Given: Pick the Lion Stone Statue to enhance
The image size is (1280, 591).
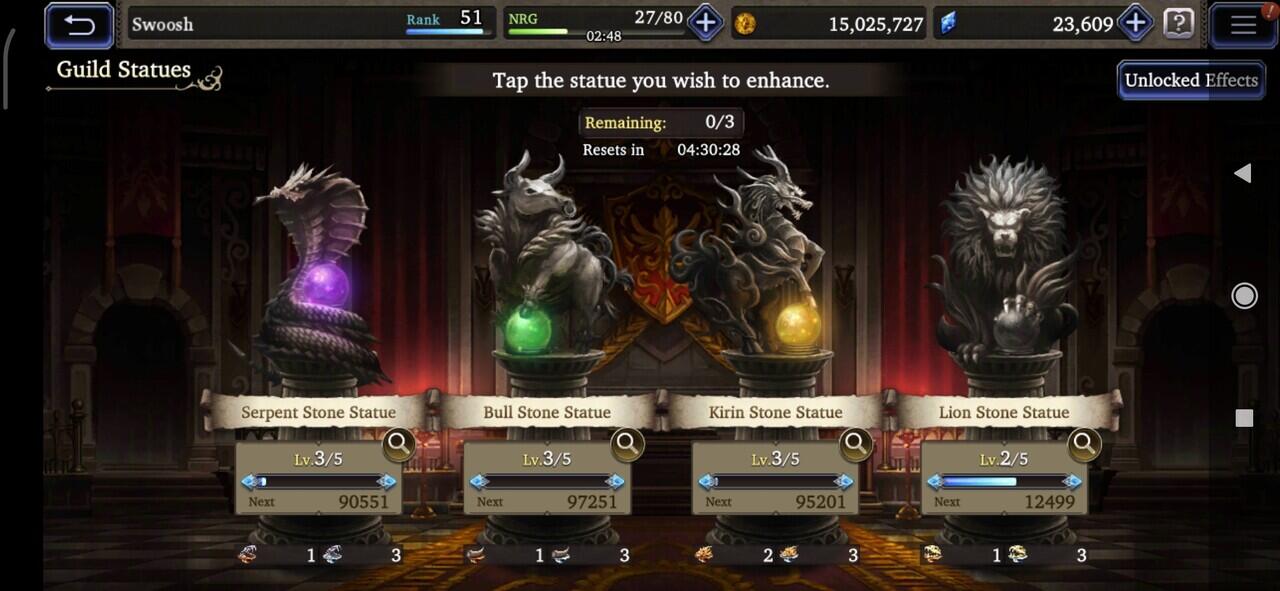Looking at the screenshot, I should pos(1003,280).
